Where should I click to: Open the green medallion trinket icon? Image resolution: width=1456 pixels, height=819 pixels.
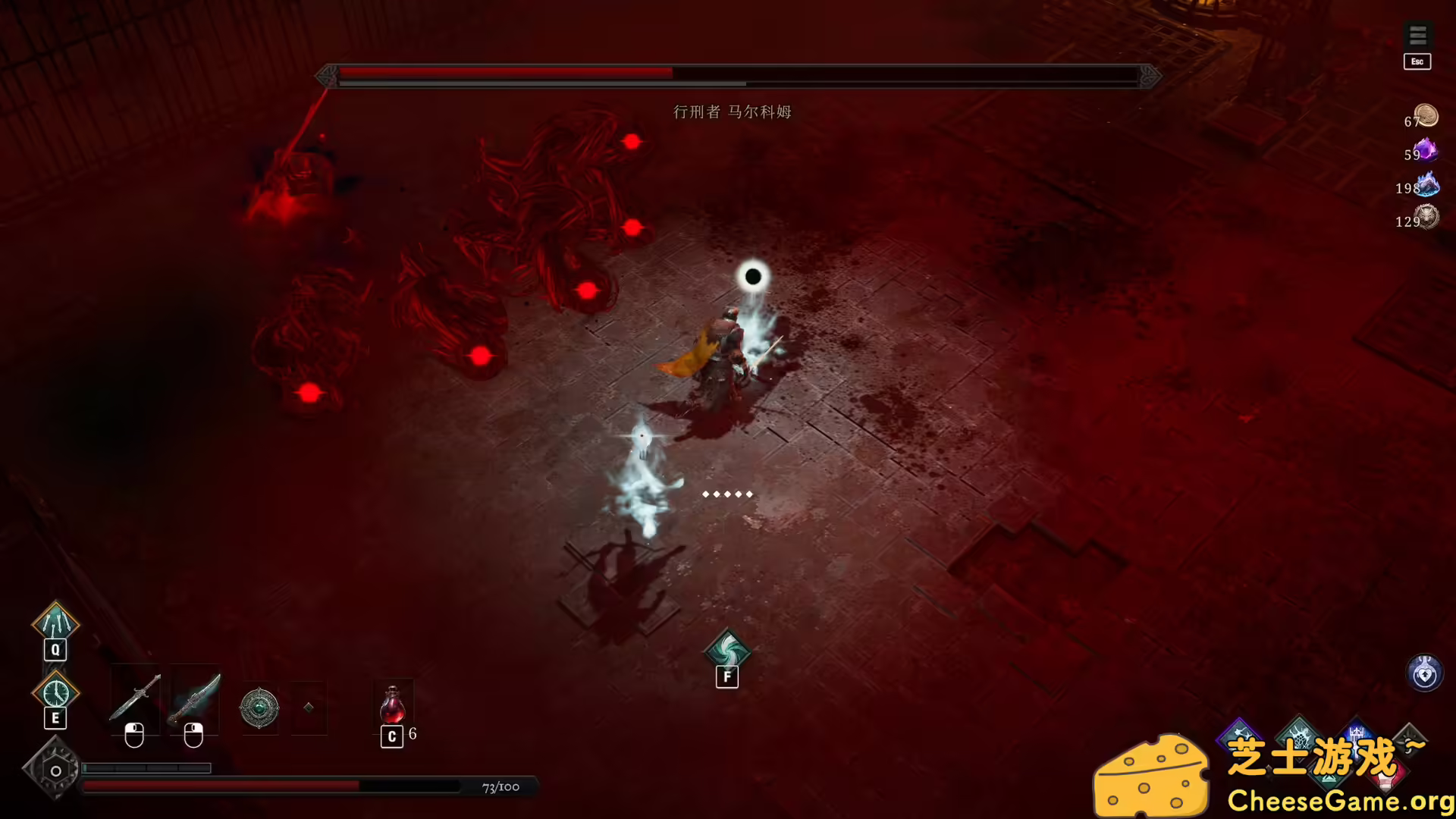pyautogui.click(x=259, y=706)
